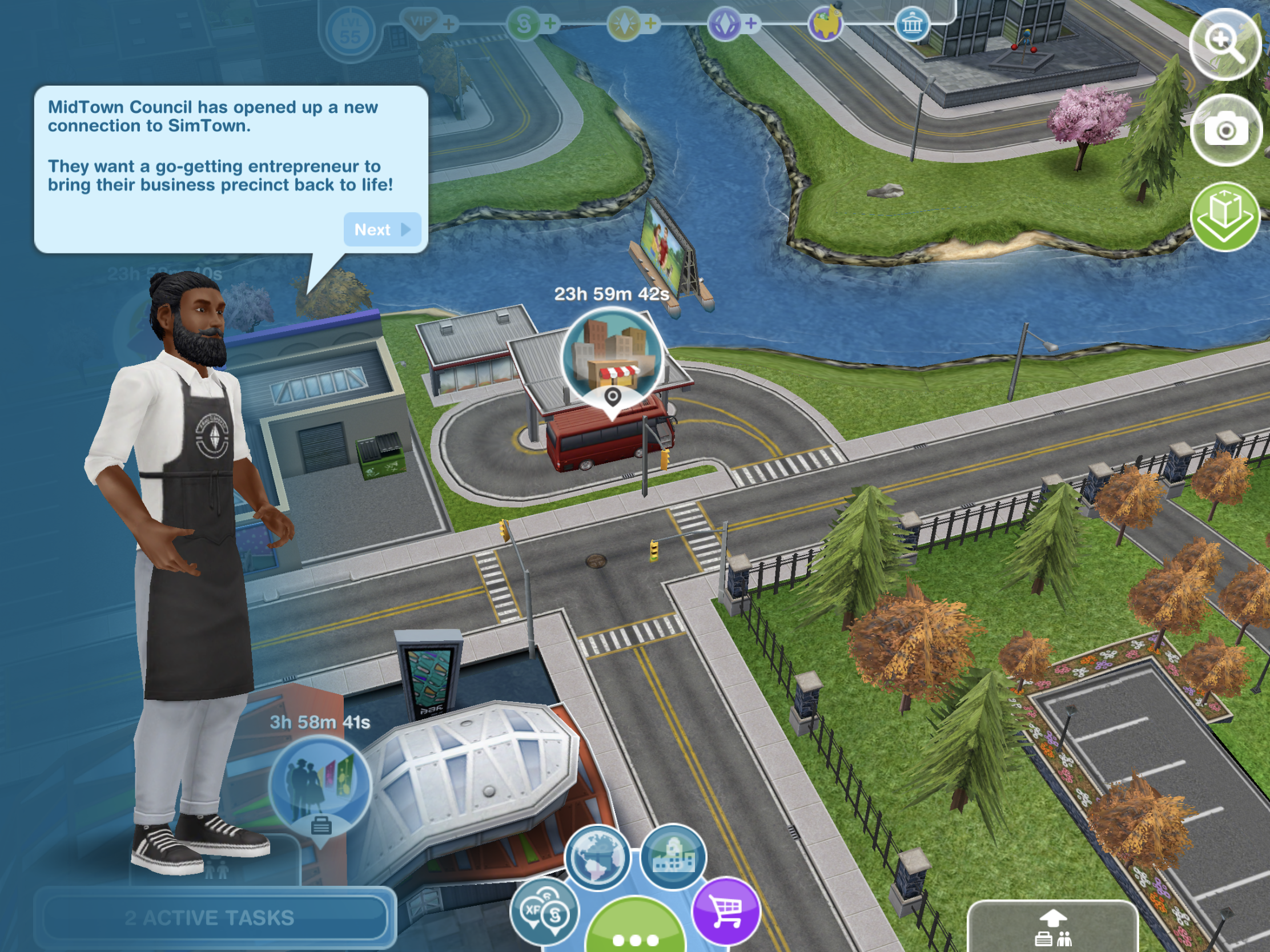Add more VIP points
The image size is (1270, 952).
[x=449, y=23]
